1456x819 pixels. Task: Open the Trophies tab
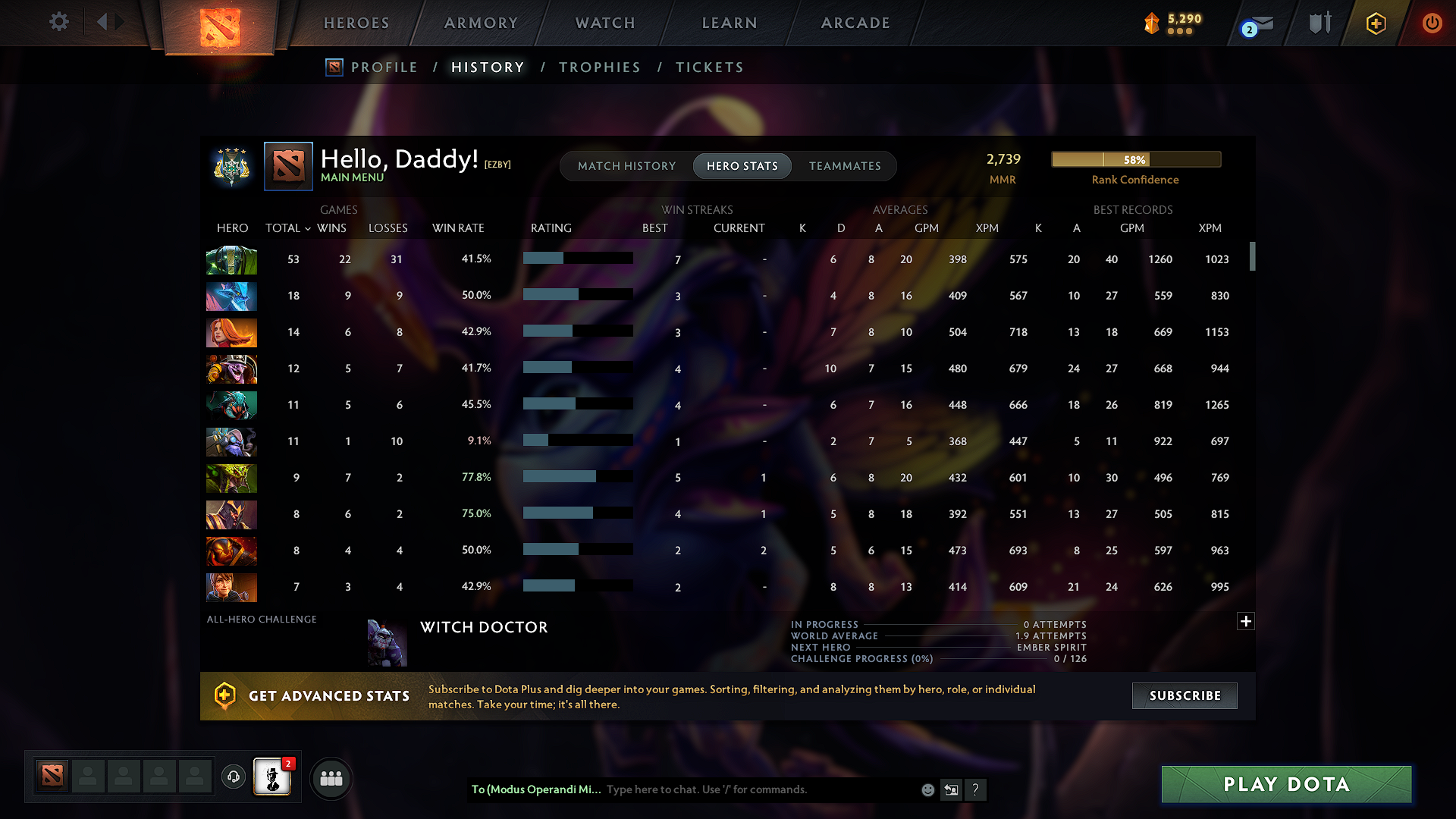(x=599, y=67)
